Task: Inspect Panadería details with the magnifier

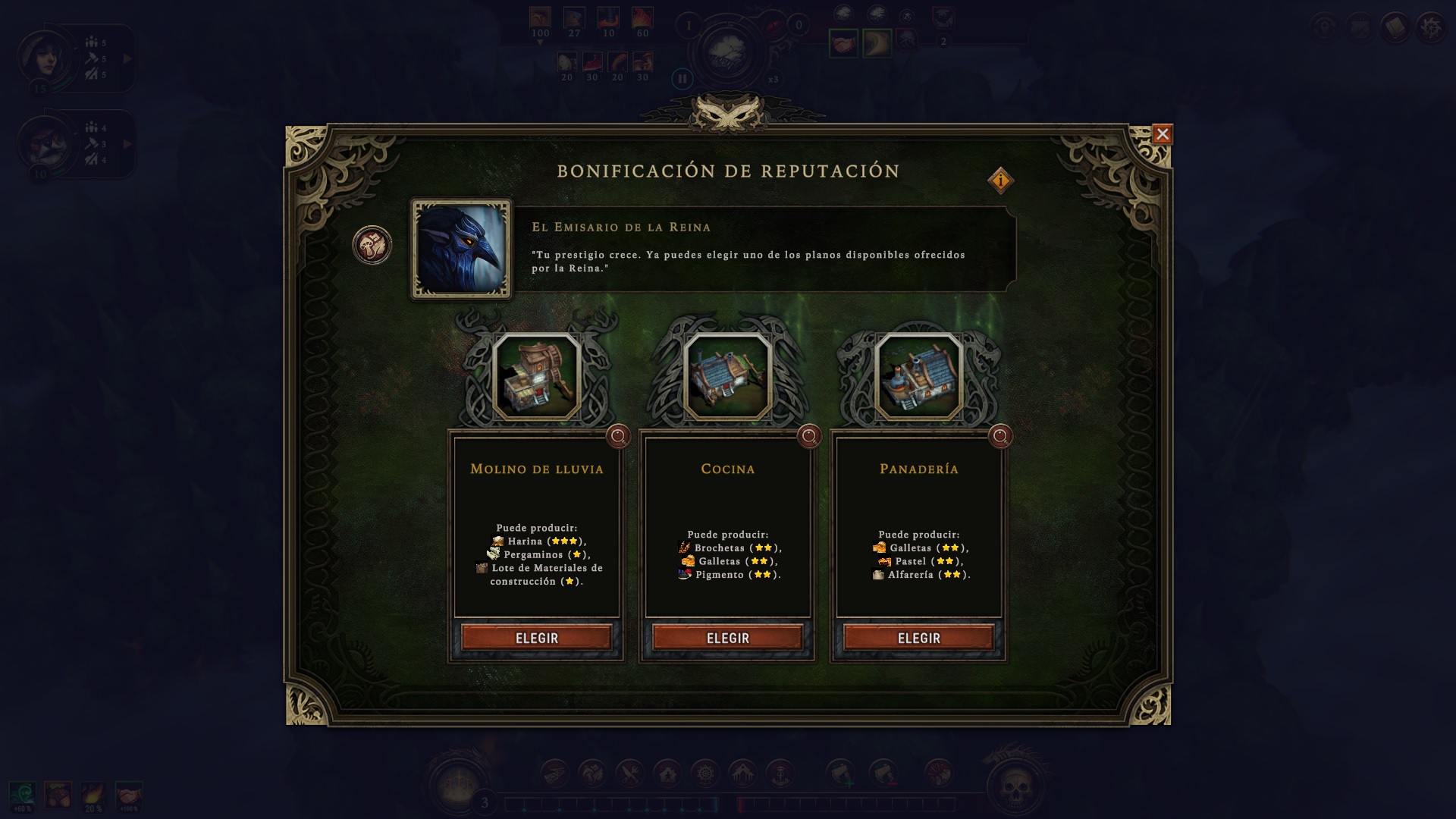Action: (1000, 436)
